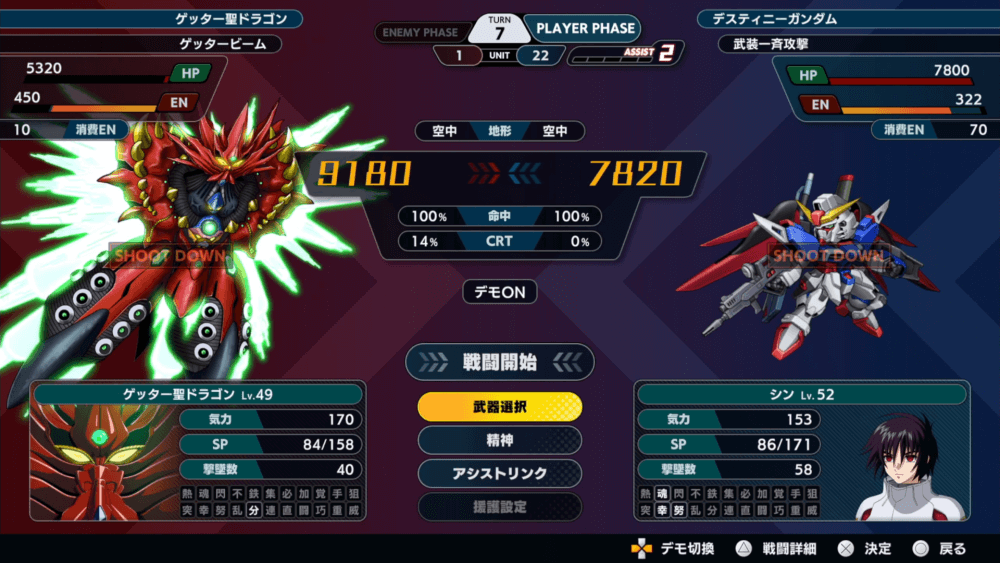Screen dimensions: 1000x563
Task: Select the Getter Saint Dragon pilot portrait
Action: pyautogui.click(x=103, y=463)
